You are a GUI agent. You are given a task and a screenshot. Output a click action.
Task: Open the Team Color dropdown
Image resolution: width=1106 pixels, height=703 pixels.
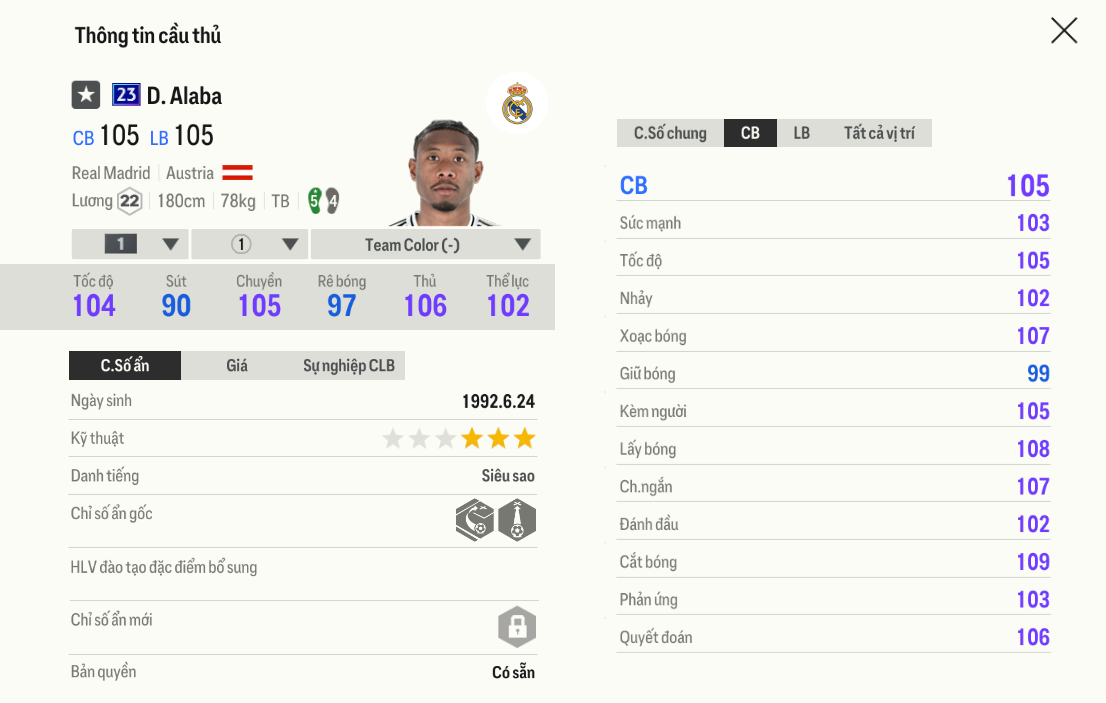point(425,245)
